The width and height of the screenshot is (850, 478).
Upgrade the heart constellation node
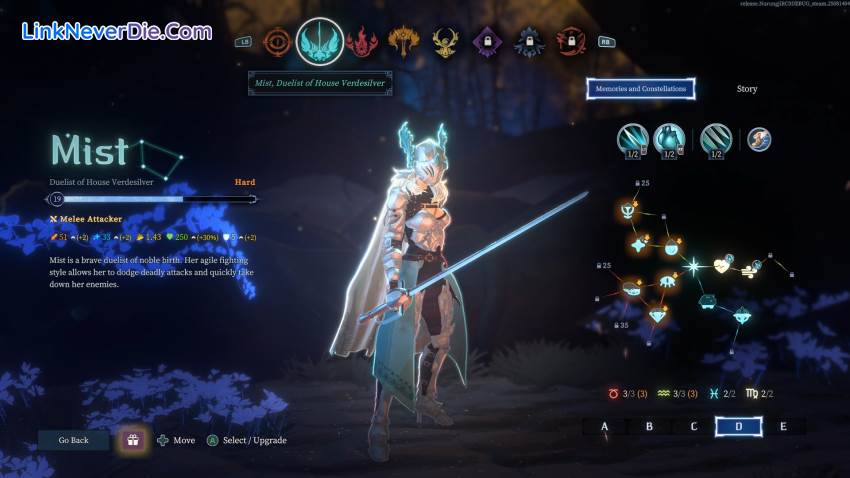pos(723,266)
